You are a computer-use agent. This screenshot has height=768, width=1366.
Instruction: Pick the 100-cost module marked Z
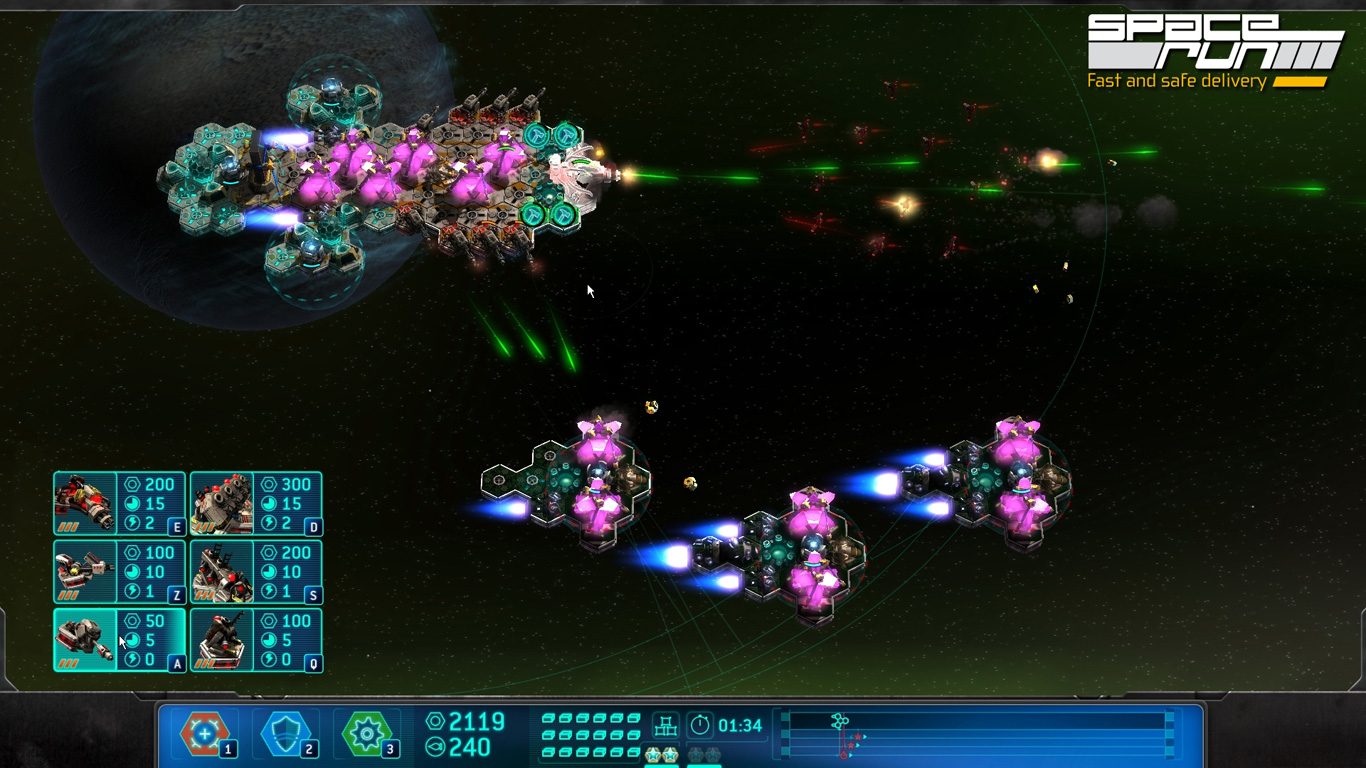(x=119, y=572)
